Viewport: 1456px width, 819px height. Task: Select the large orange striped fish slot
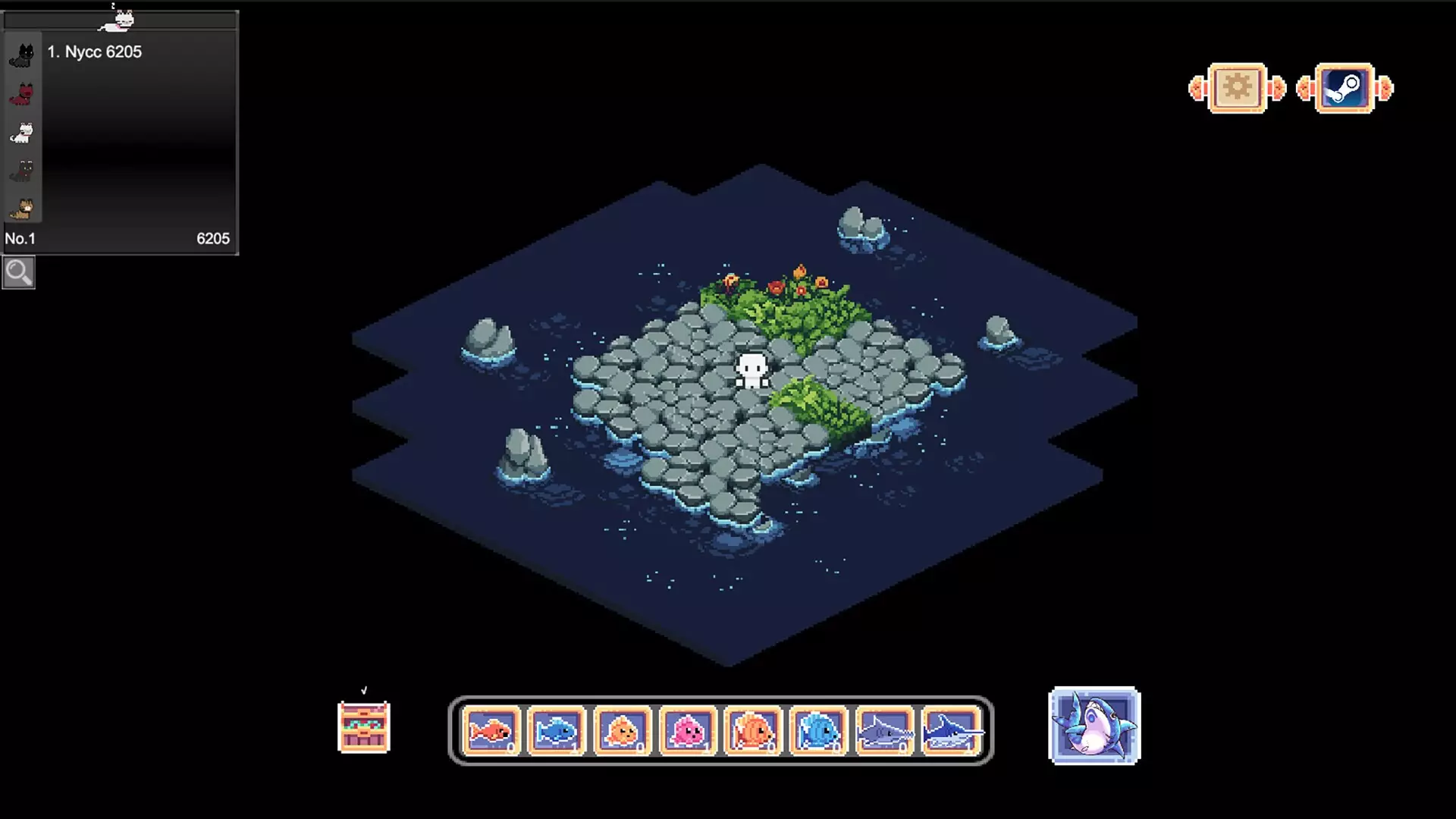point(753,731)
